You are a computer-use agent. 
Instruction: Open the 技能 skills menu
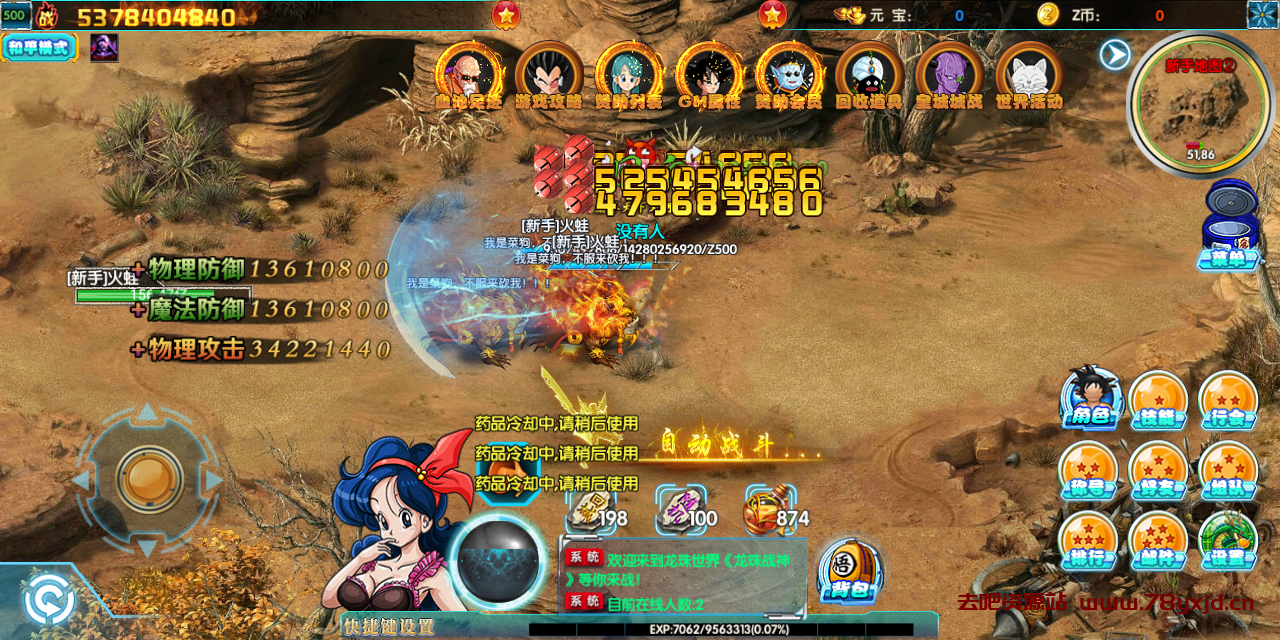1158,399
